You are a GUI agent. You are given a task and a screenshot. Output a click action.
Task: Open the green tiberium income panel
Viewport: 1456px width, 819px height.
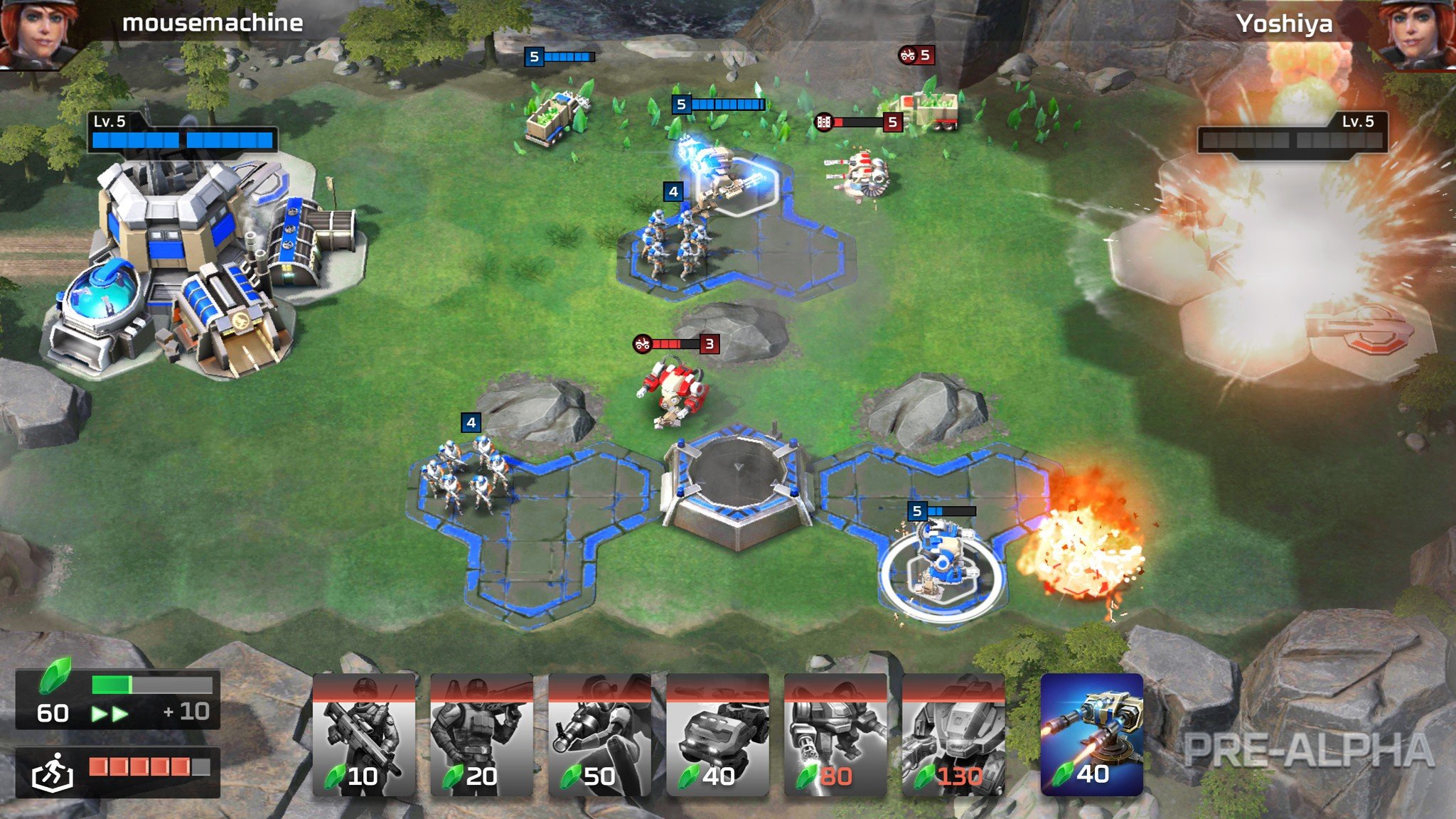tap(118, 700)
